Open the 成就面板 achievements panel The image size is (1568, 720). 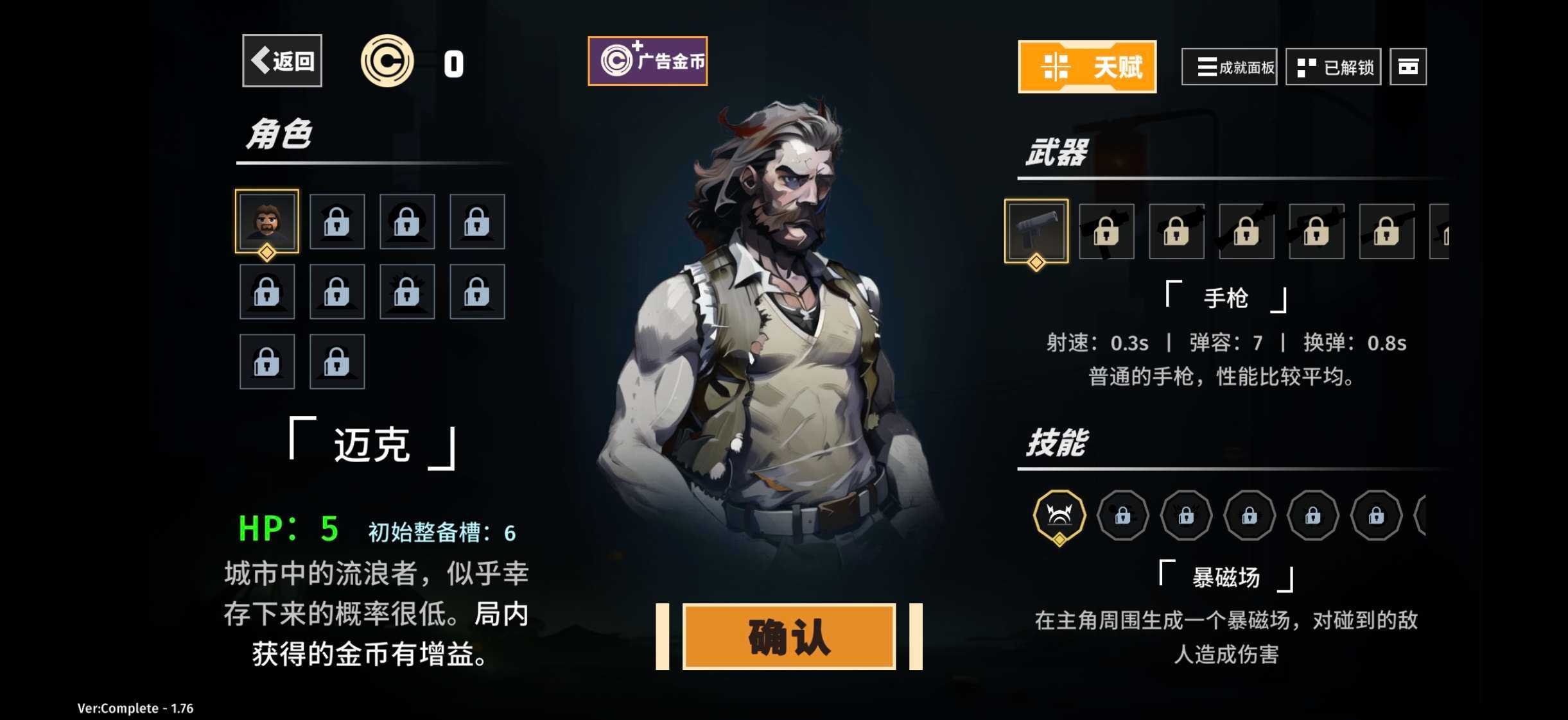[x=1229, y=67]
